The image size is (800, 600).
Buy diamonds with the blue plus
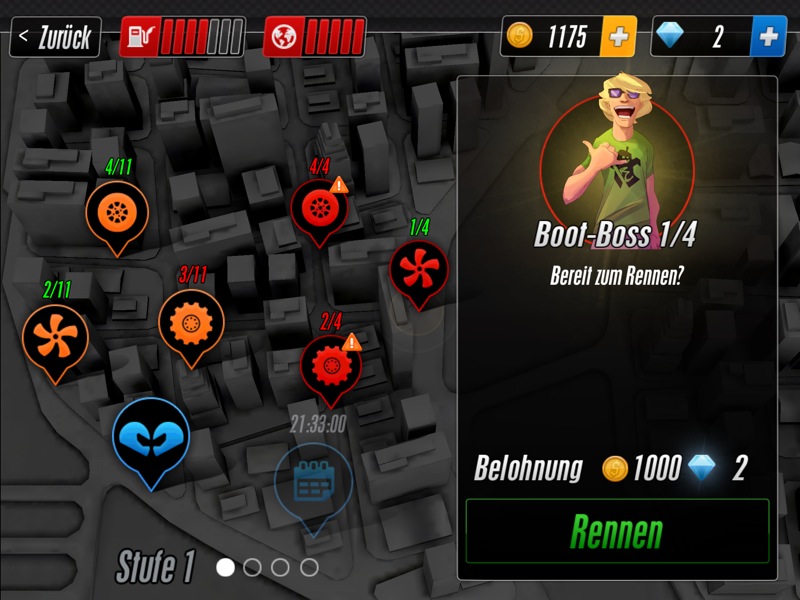click(x=767, y=37)
